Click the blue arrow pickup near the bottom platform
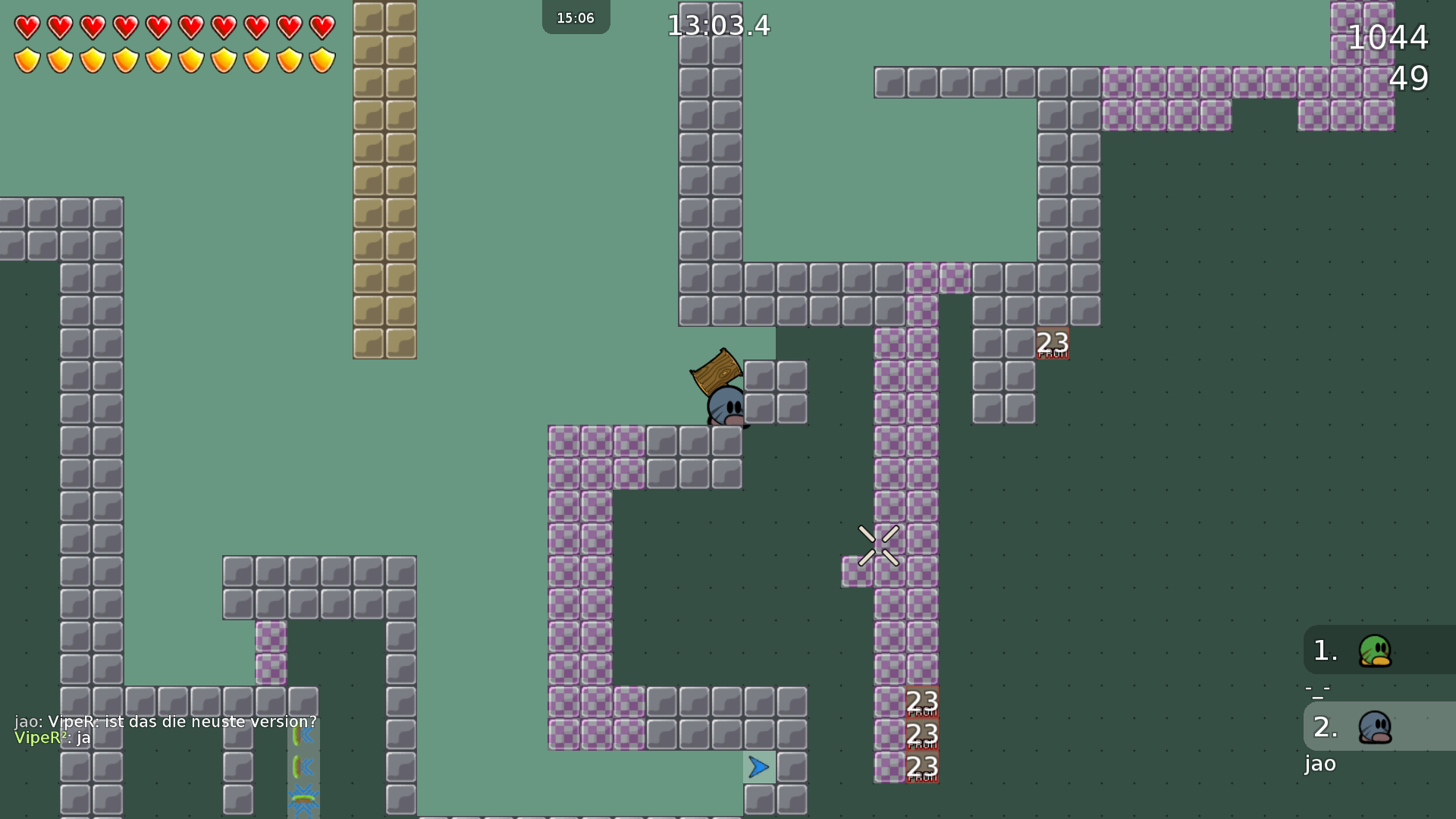1456x819 pixels. [x=758, y=767]
